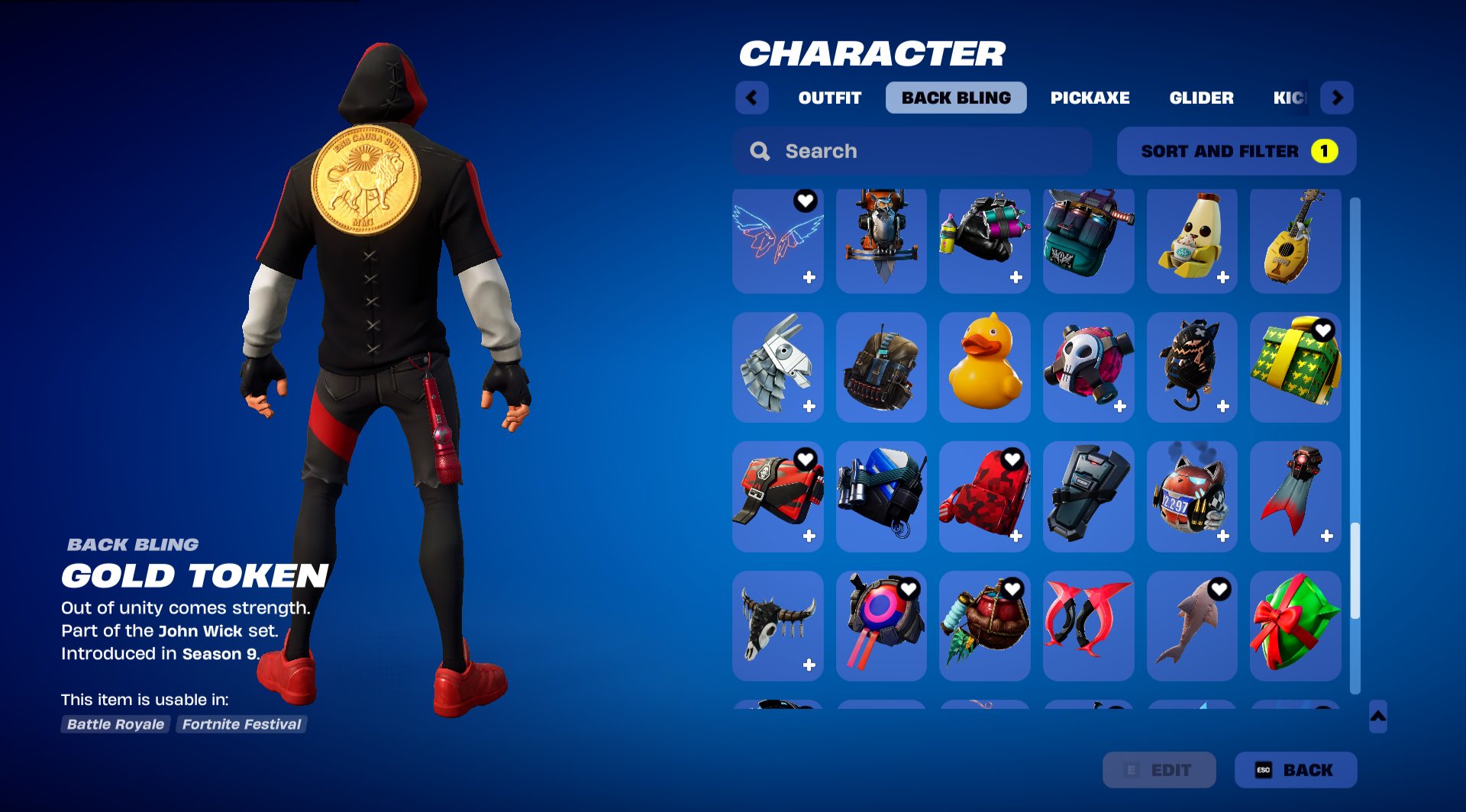Click the right arrow to reveal more tabs

point(1337,98)
